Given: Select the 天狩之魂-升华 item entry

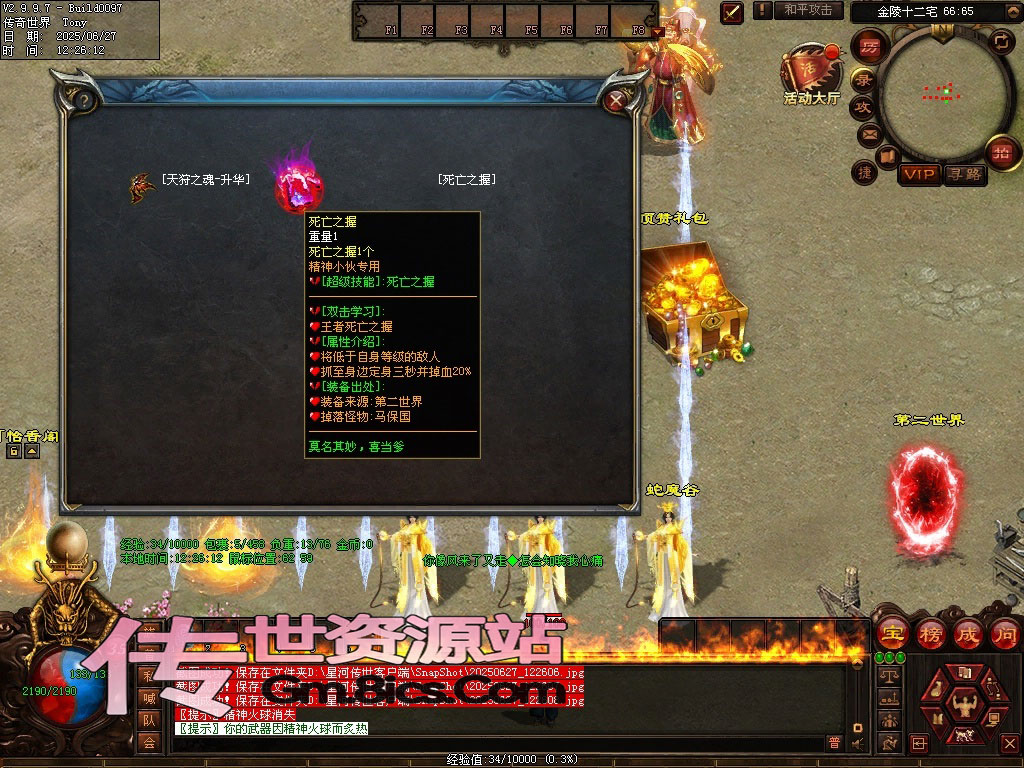Looking at the screenshot, I should tap(205, 180).
